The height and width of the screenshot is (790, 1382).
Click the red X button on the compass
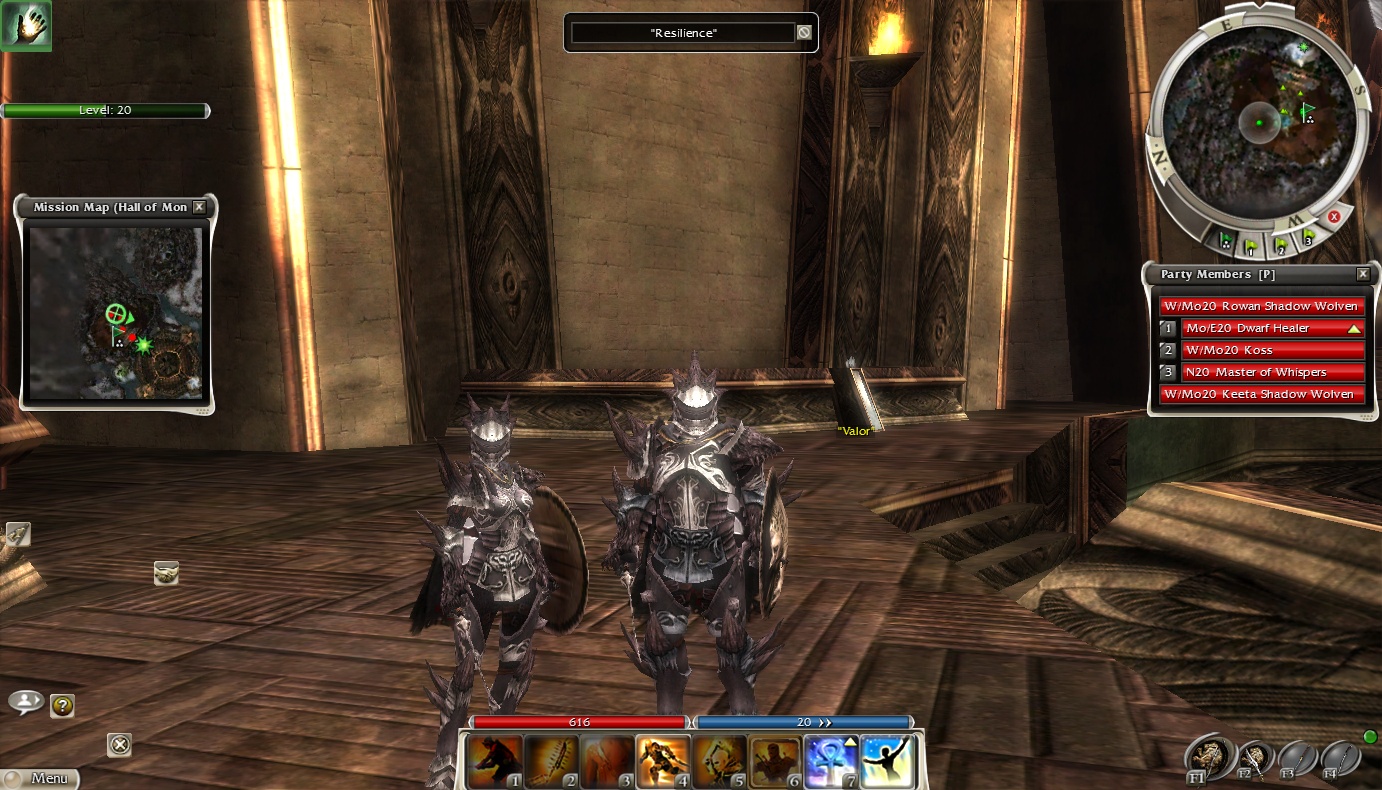tap(1333, 217)
